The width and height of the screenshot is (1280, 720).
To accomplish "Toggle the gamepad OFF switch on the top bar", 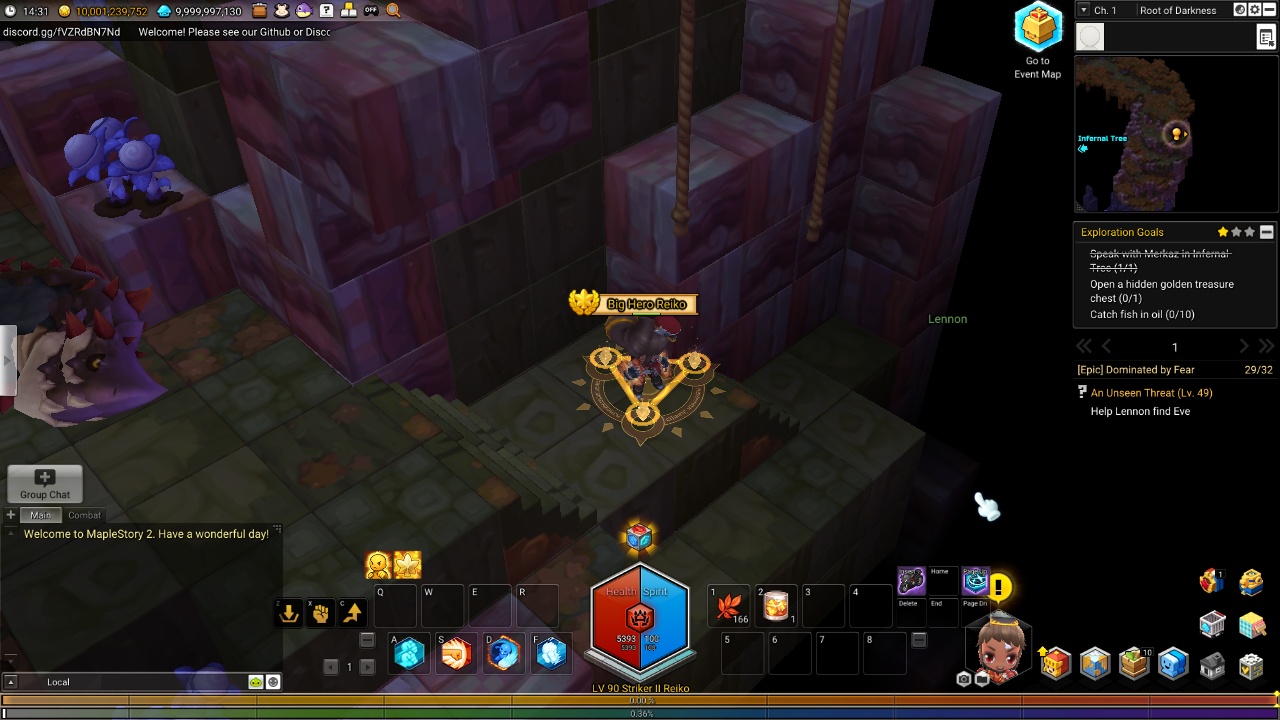I will pos(371,10).
